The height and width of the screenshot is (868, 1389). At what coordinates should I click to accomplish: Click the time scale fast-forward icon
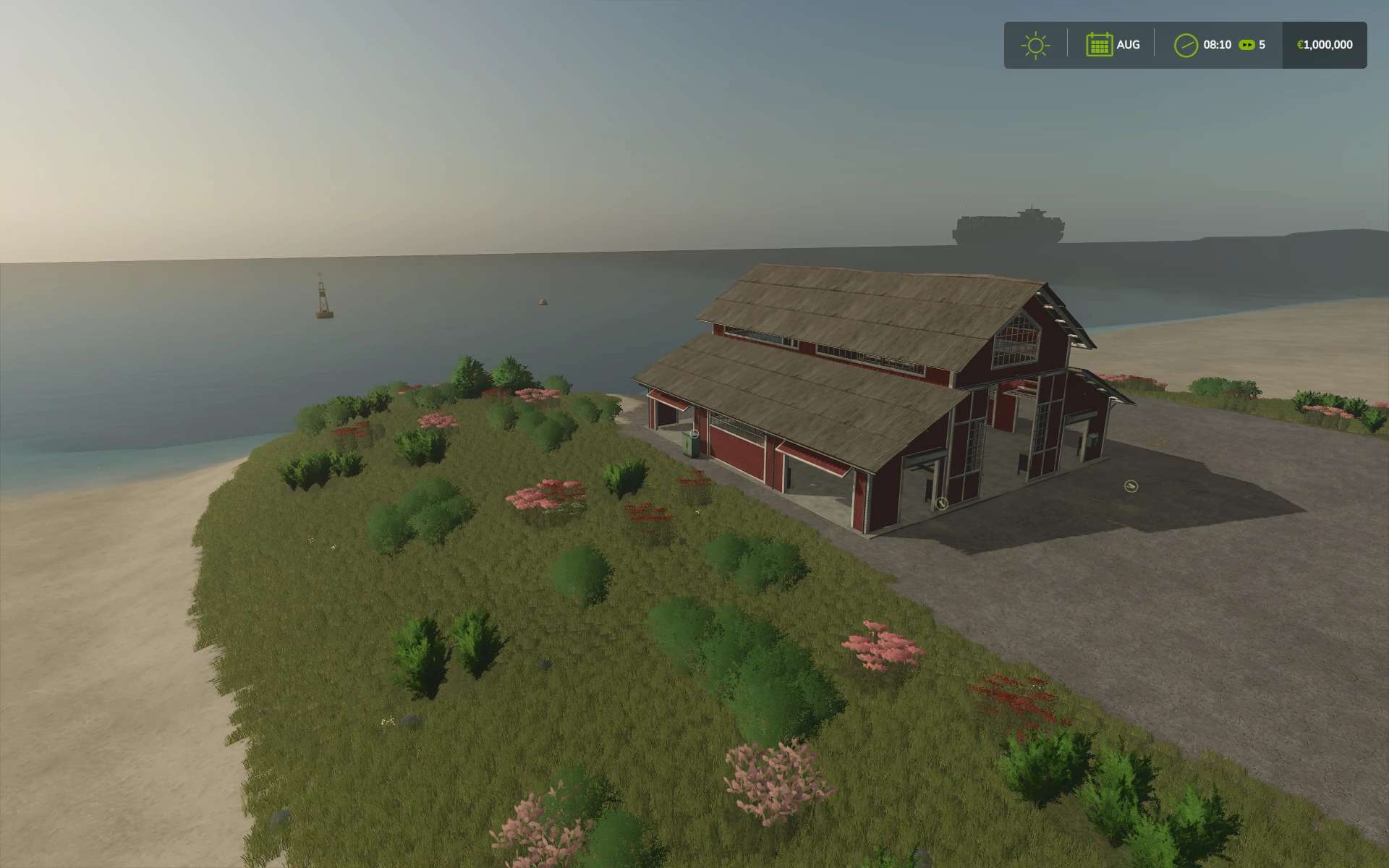click(1246, 45)
